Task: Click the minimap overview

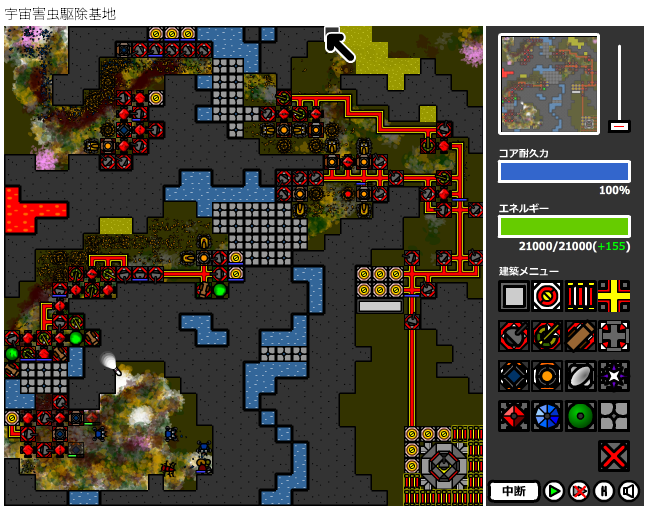Action: (549, 84)
